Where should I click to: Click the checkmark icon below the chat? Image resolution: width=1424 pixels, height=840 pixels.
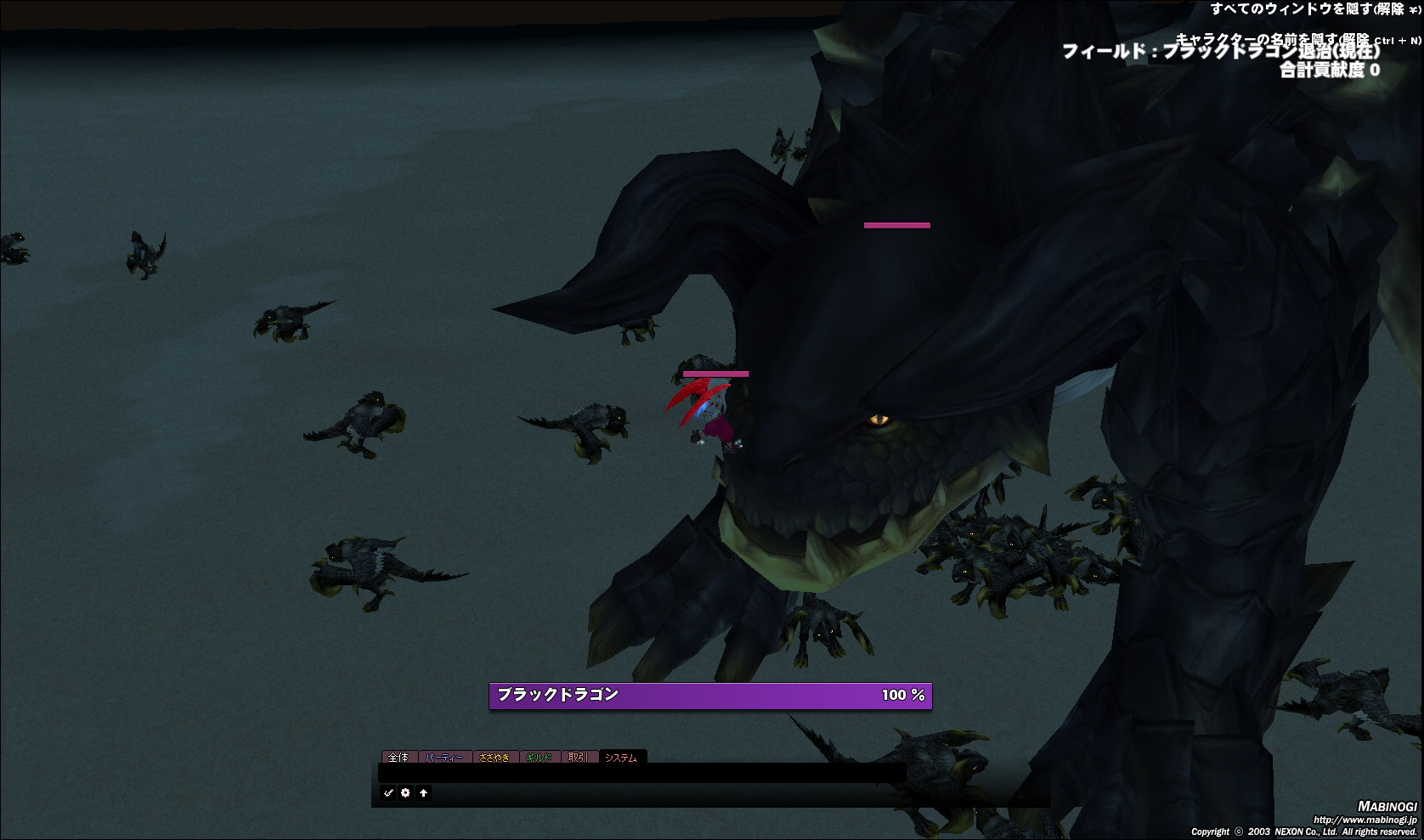[388, 792]
